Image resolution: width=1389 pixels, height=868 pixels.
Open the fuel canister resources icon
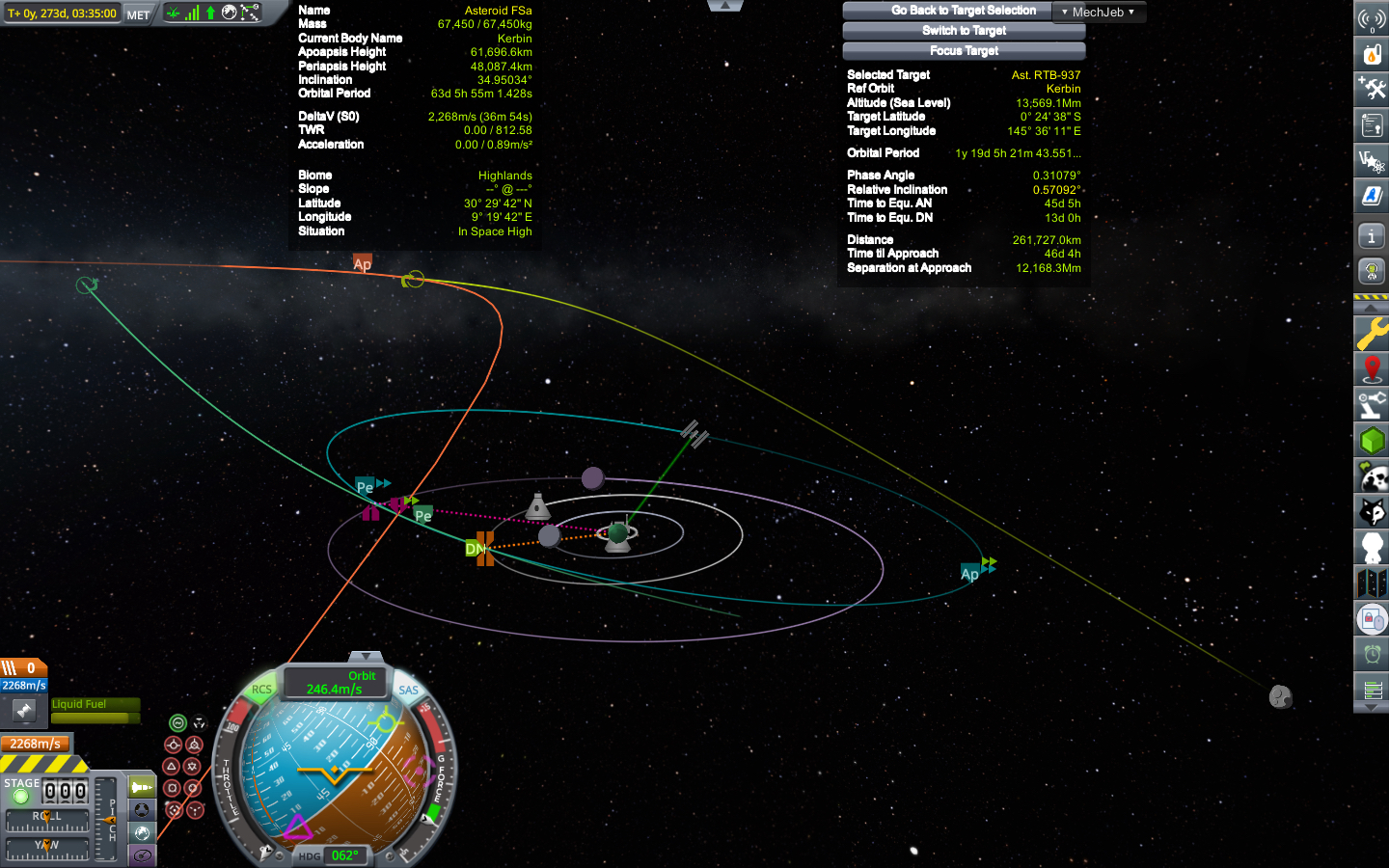pyautogui.click(x=1372, y=53)
